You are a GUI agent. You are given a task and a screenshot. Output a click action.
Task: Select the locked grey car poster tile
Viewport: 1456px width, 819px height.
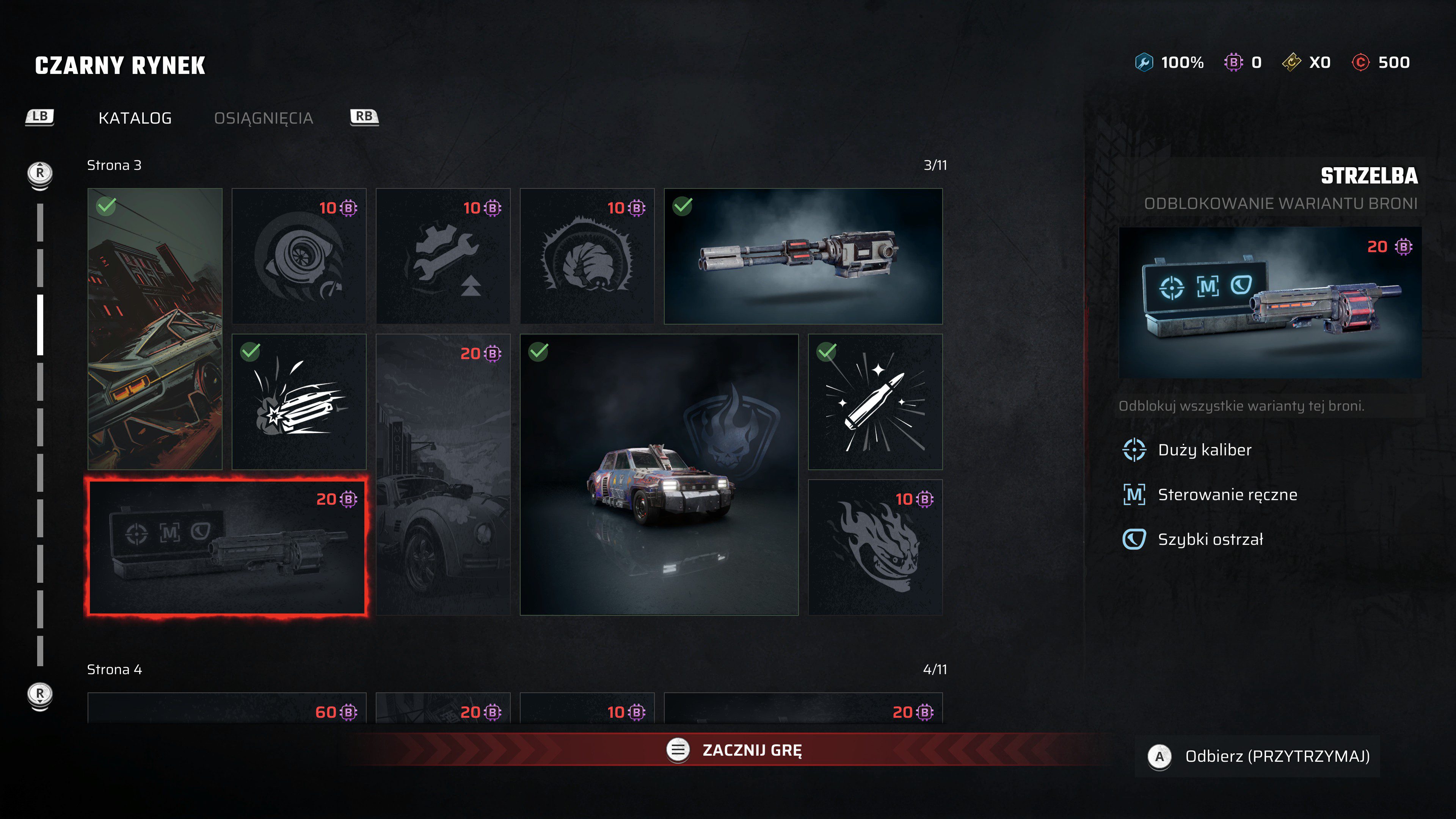click(x=443, y=474)
